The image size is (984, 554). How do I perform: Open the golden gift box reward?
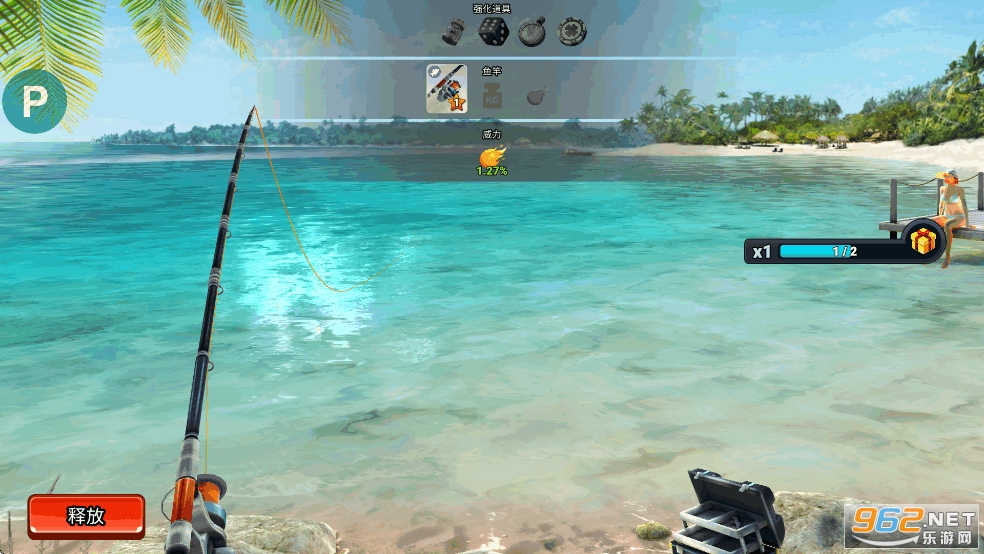click(923, 242)
